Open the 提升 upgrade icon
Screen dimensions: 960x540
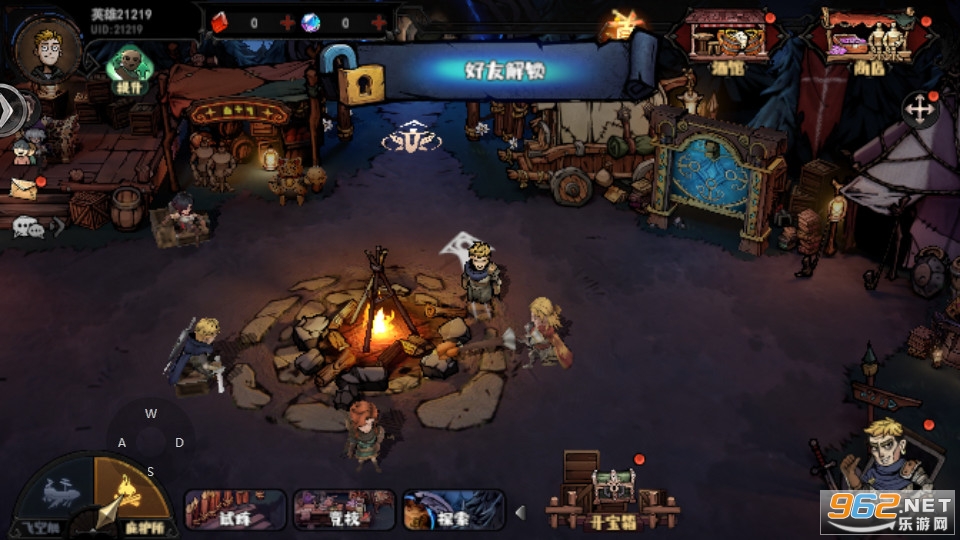[x=127, y=69]
